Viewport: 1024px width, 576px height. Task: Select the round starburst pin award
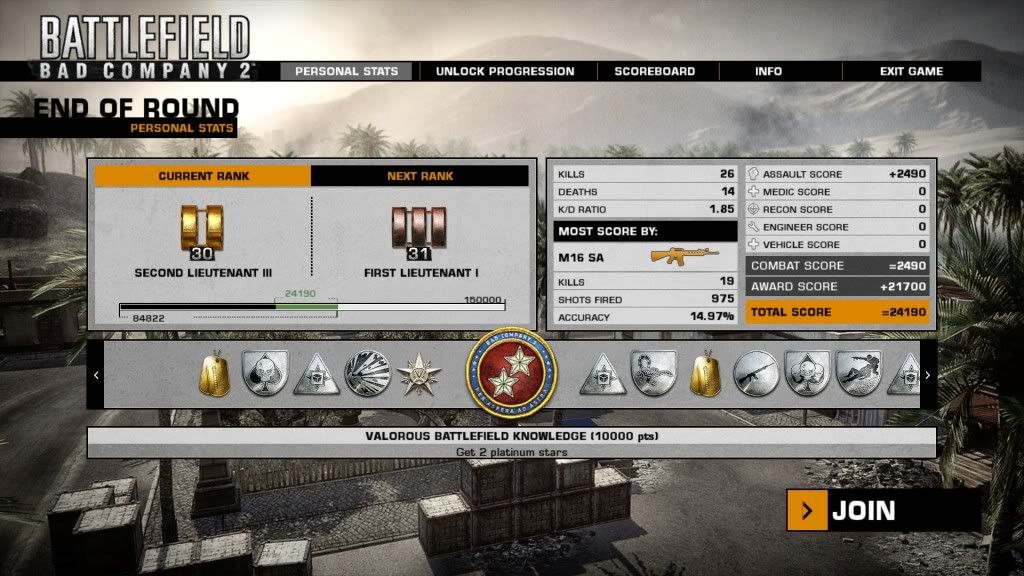(365, 374)
